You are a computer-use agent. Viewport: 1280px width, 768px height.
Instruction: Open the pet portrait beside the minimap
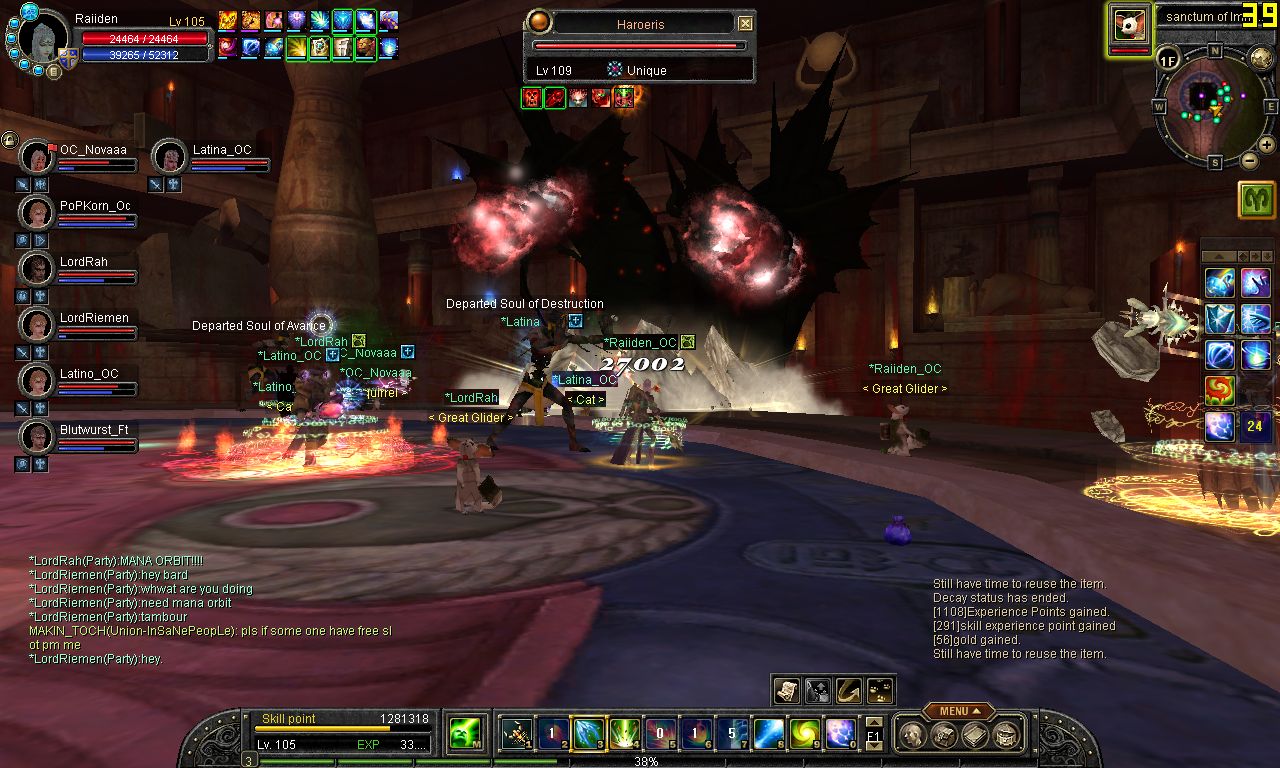[1130, 23]
